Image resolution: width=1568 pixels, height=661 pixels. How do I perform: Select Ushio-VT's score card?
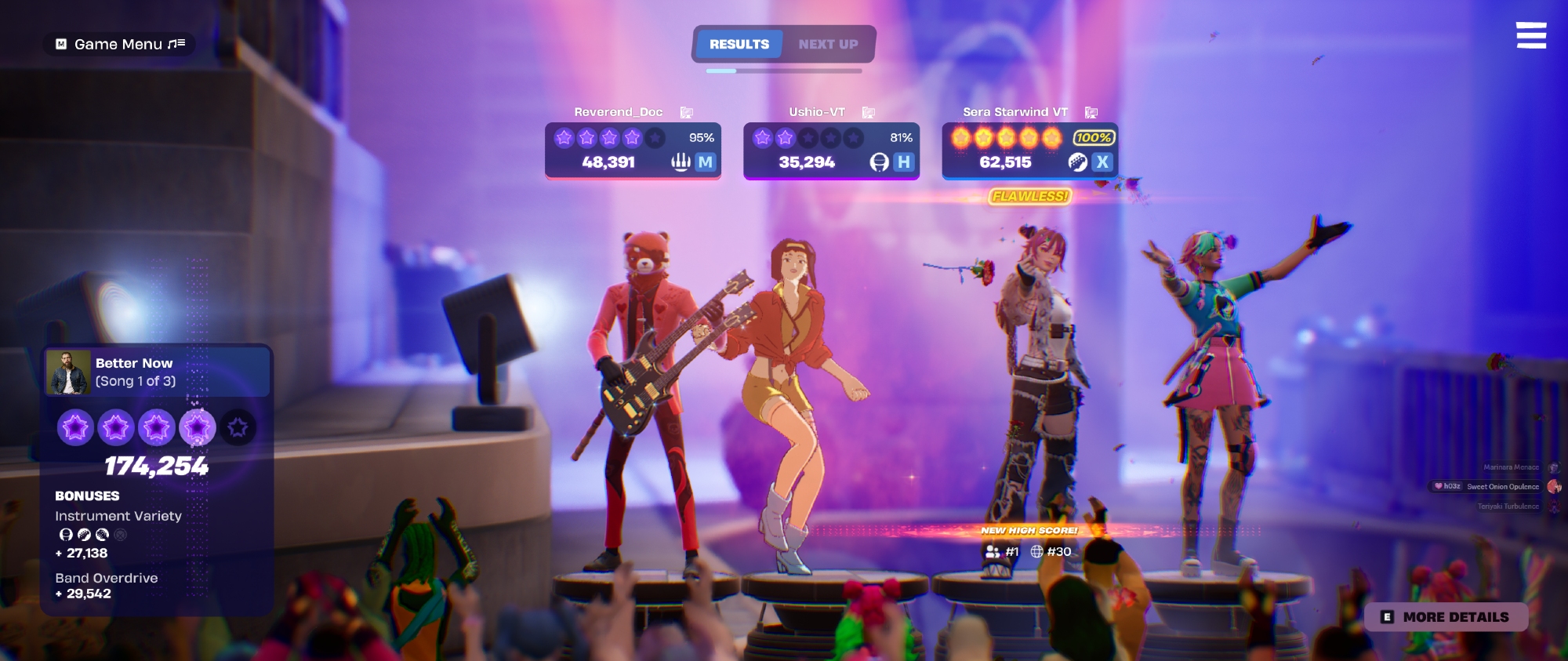click(831, 151)
